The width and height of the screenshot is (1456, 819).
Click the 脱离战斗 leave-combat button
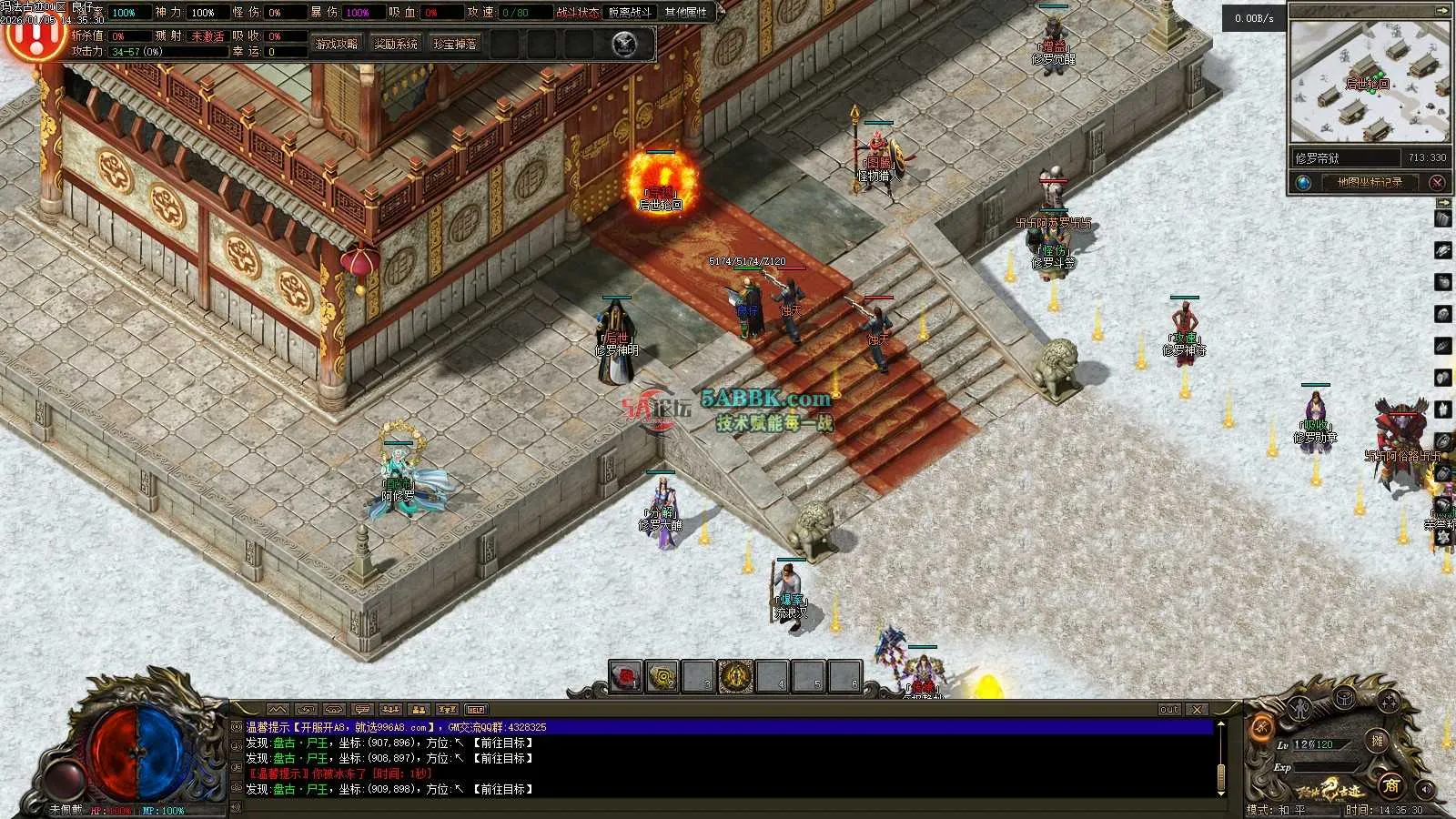(x=631, y=13)
